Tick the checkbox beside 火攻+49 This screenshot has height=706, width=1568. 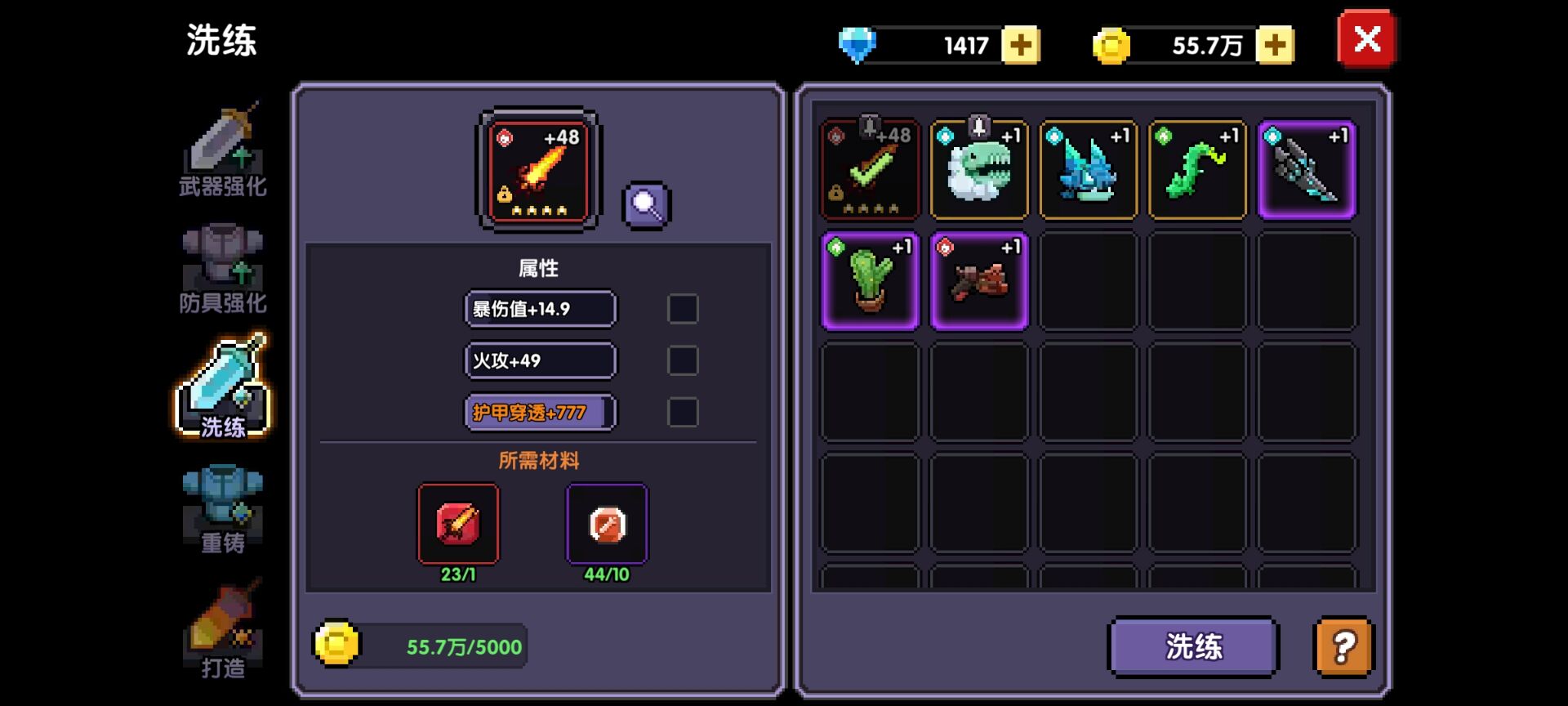[683, 360]
